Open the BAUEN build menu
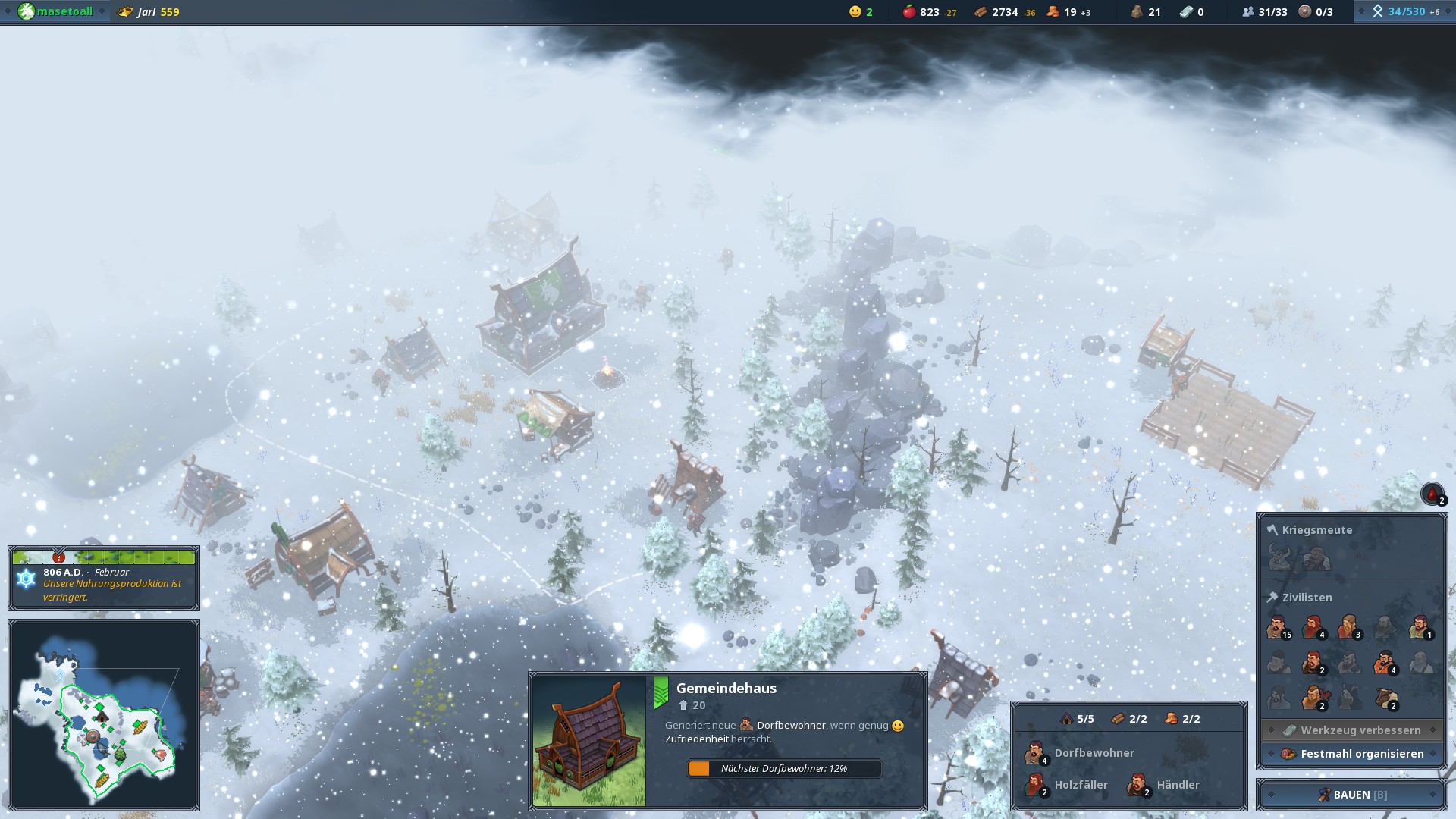Image resolution: width=1456 pixels, height=819 pixels. pyautogui.click(x=1352, y=795)
